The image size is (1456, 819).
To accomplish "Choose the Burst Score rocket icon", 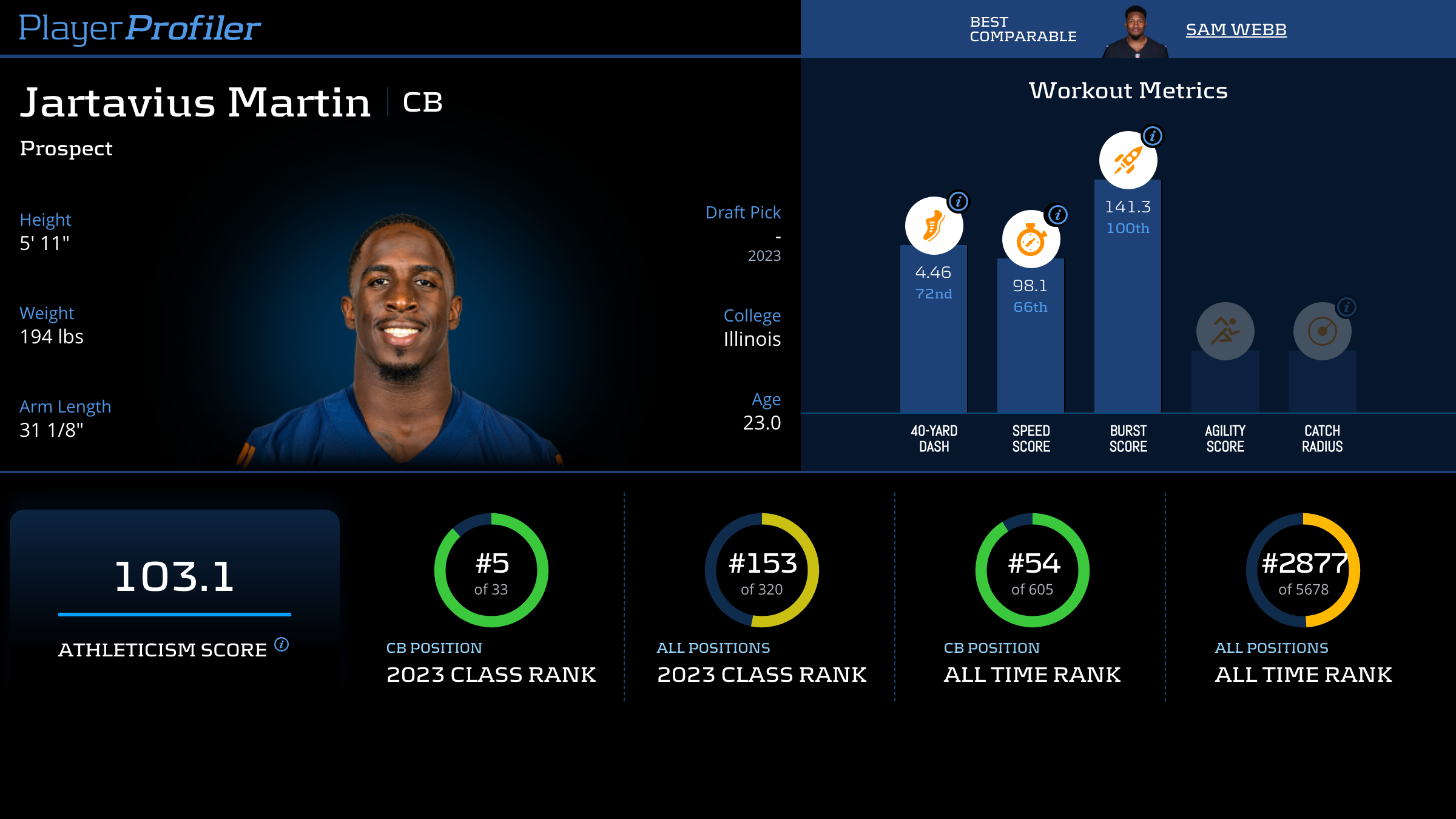I will [1128, 161].
